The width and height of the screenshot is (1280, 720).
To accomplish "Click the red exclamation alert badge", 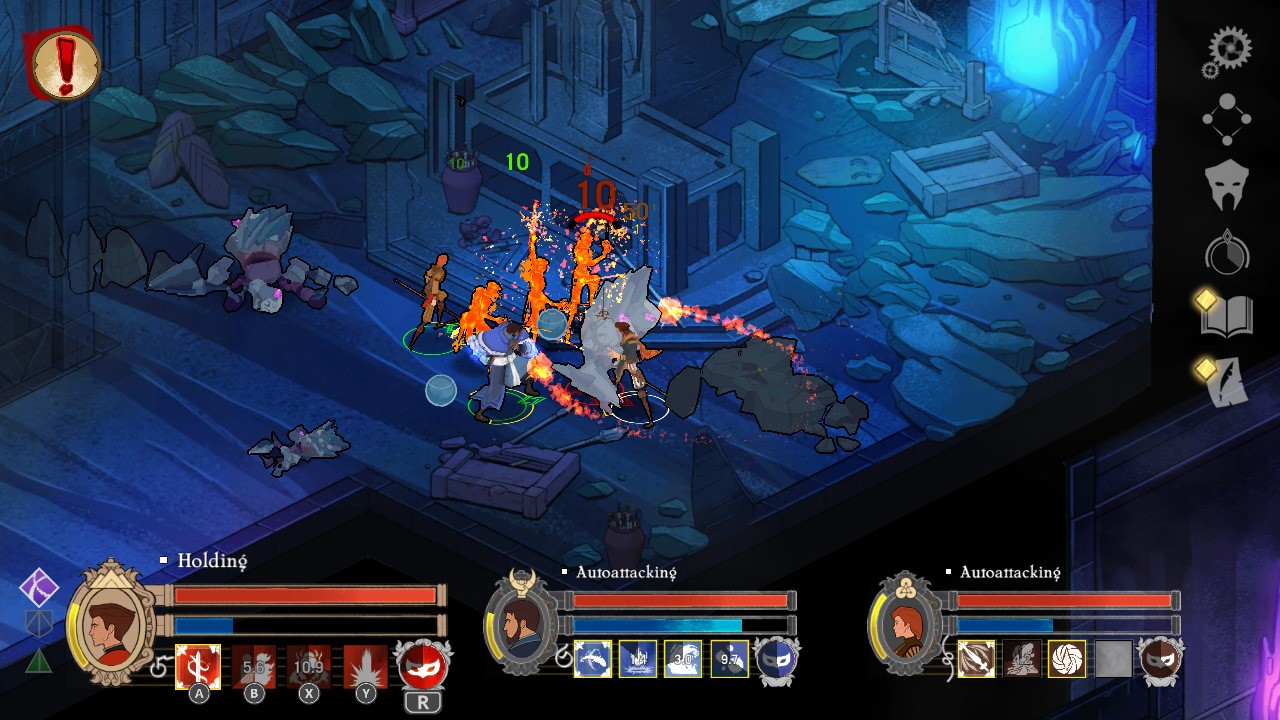I will point(65,64).
